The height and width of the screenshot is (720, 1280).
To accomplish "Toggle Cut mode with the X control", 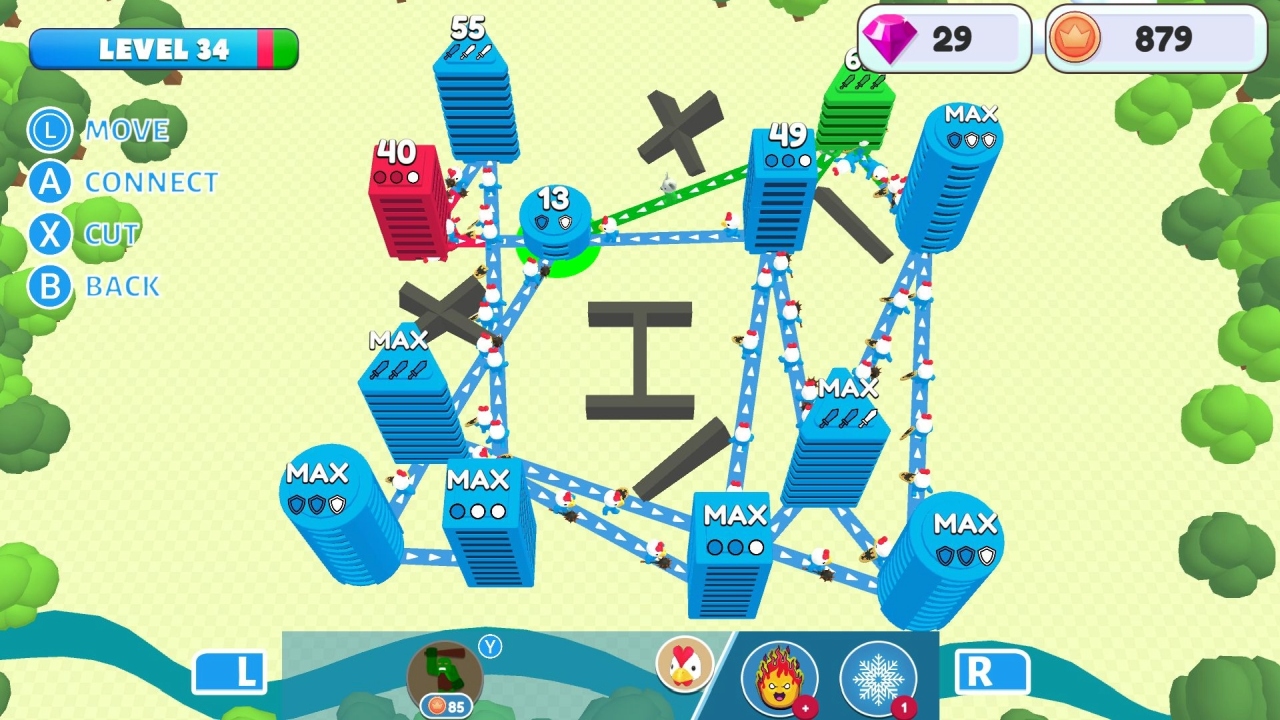I will click(49, 235).
